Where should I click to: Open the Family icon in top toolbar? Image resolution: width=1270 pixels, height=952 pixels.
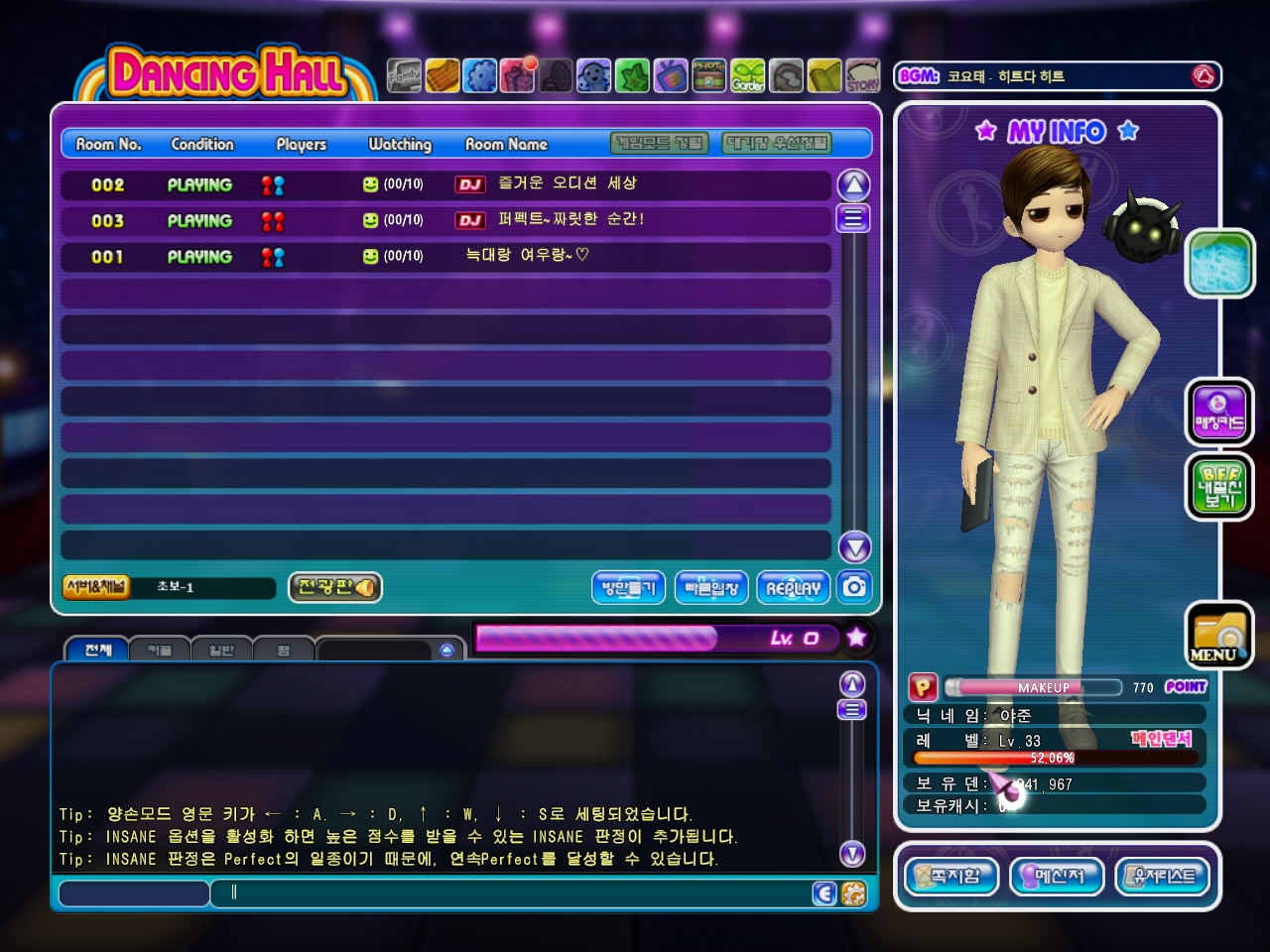click(404, 76)
